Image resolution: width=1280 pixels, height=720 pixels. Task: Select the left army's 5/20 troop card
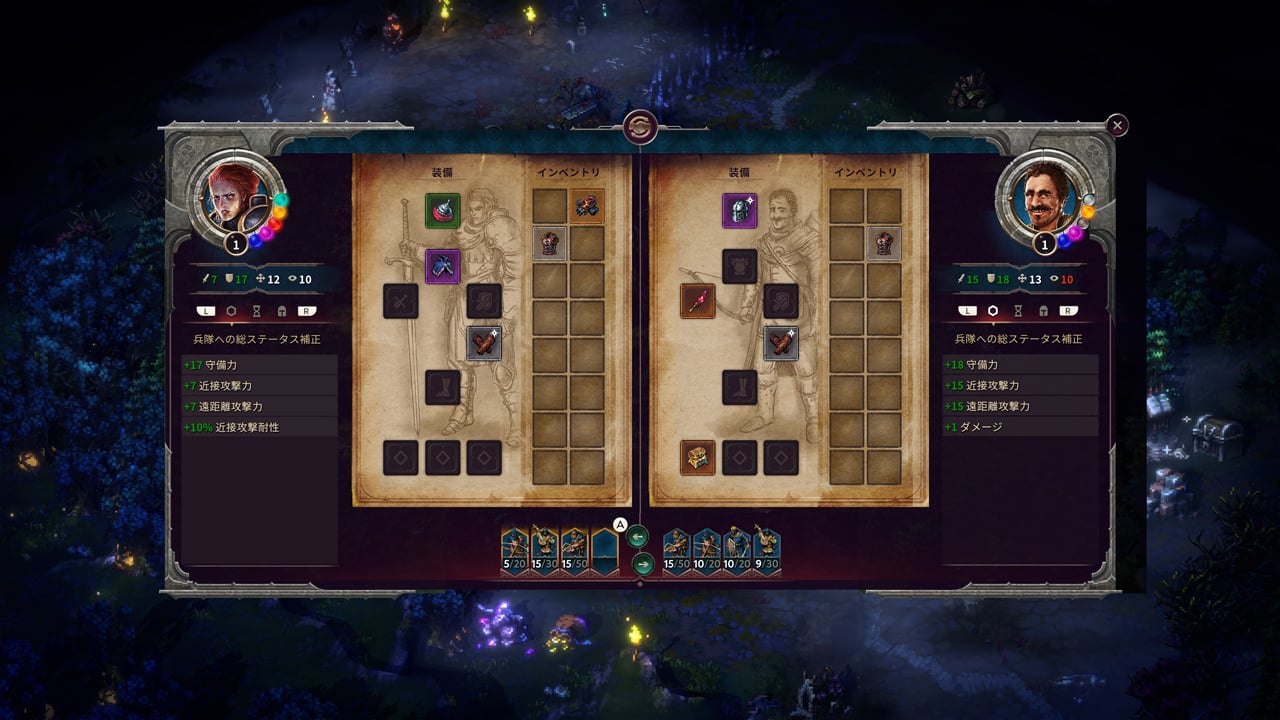click(515, 551)
